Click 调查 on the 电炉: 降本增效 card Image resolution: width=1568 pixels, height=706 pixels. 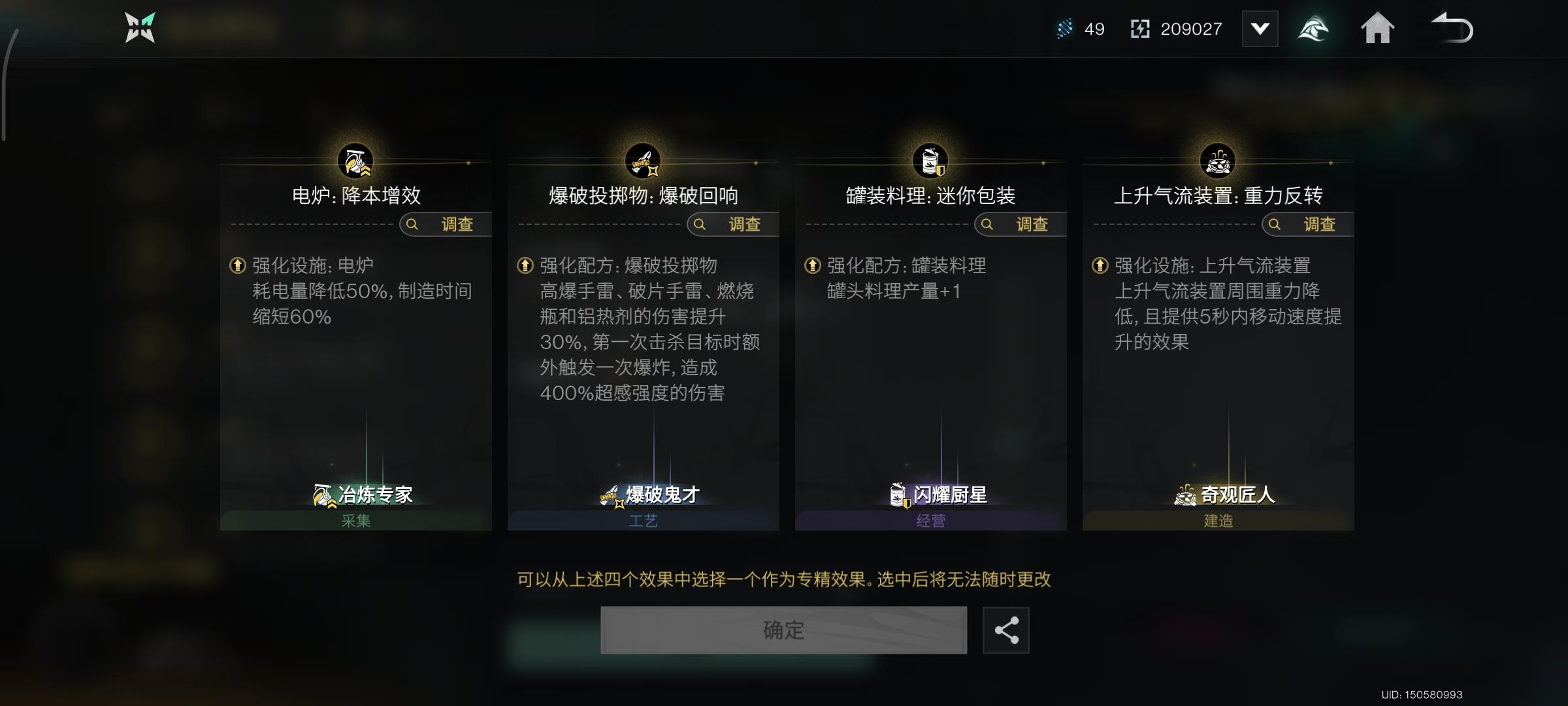coord(445,224)
